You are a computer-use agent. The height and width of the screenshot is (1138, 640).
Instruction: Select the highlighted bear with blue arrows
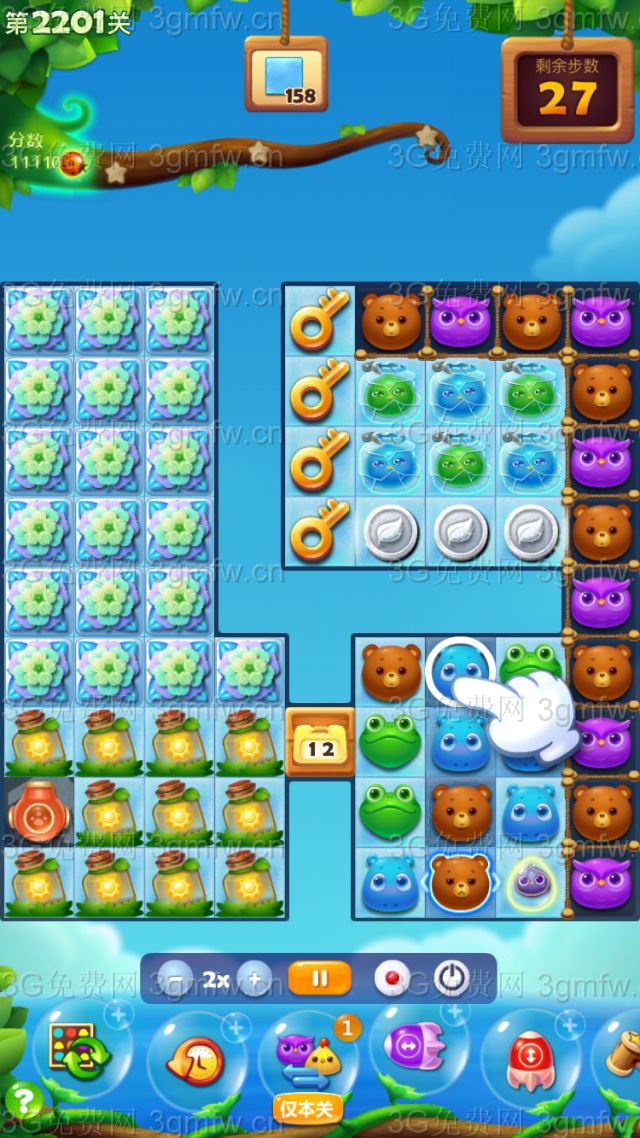click(x=459, y=881)
